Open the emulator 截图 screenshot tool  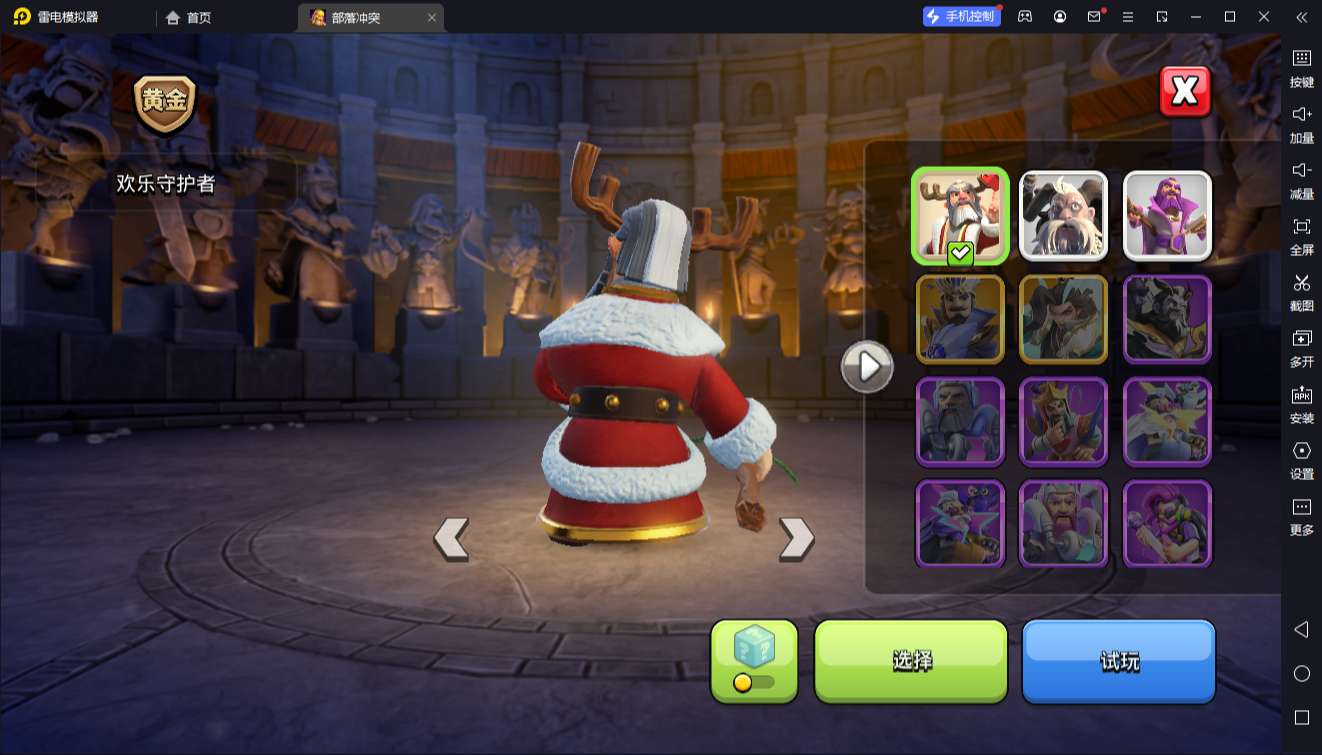tap(1301, 292)
